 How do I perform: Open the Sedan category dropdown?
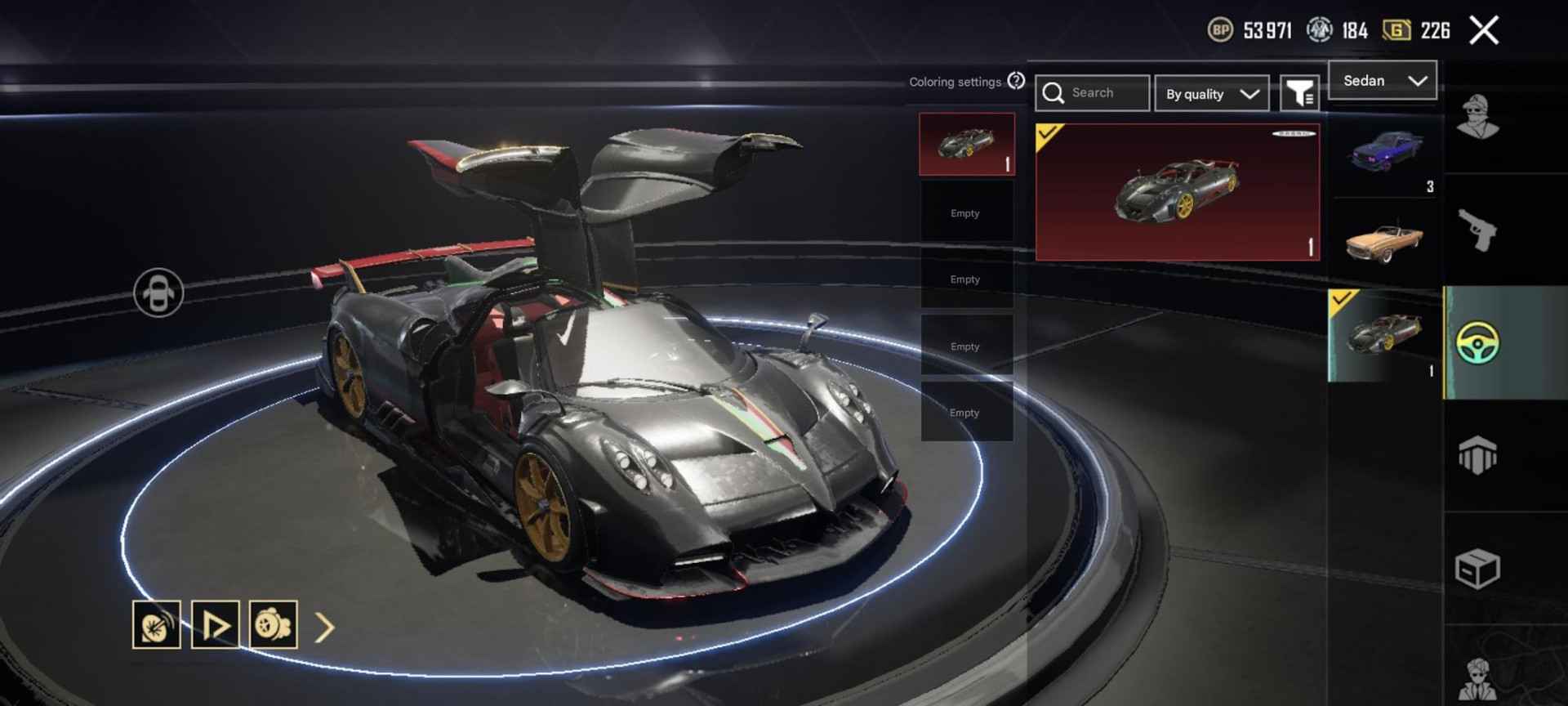[x=1382, y=80]
